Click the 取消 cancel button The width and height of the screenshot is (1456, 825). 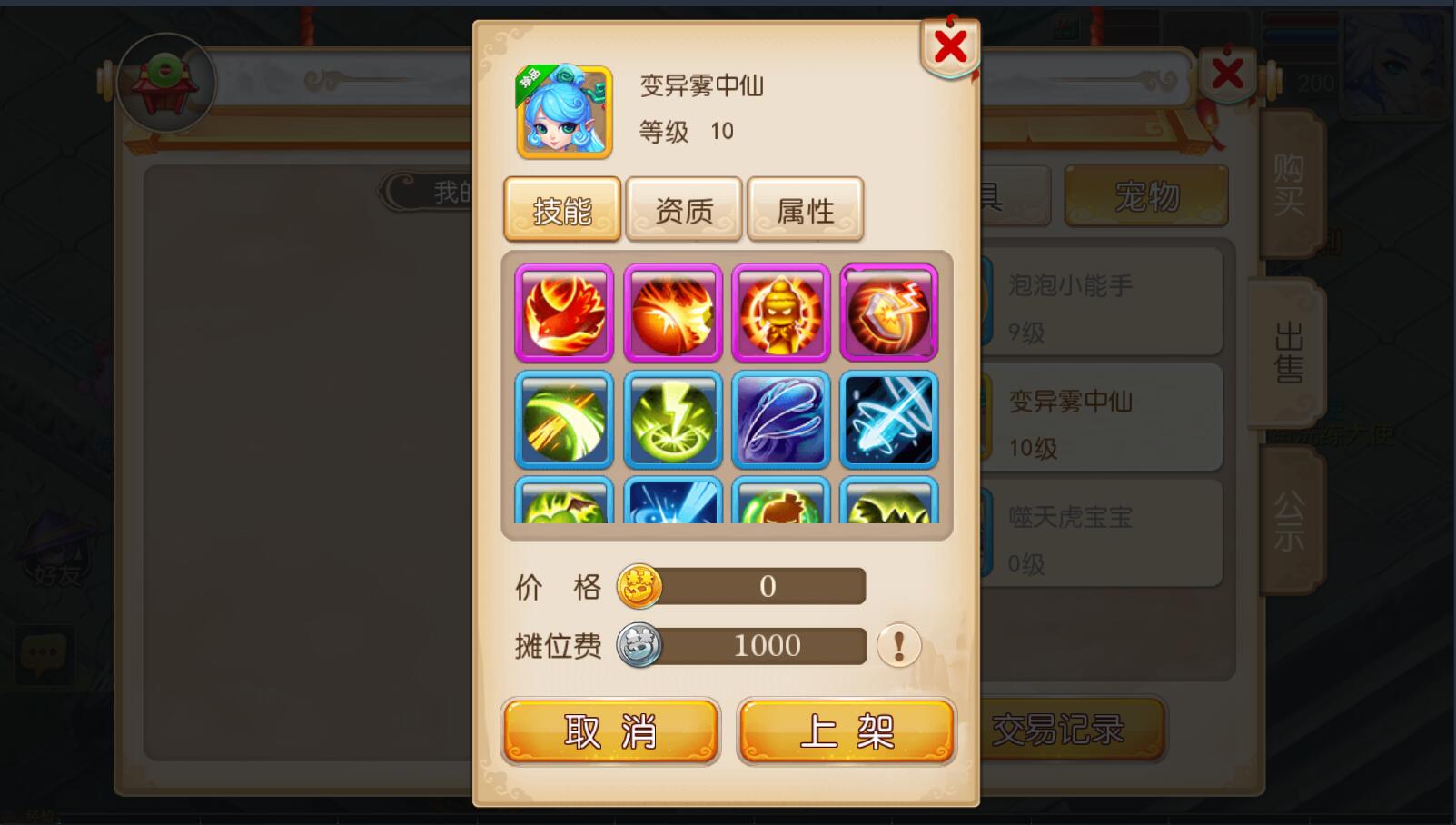coord(609,730)
